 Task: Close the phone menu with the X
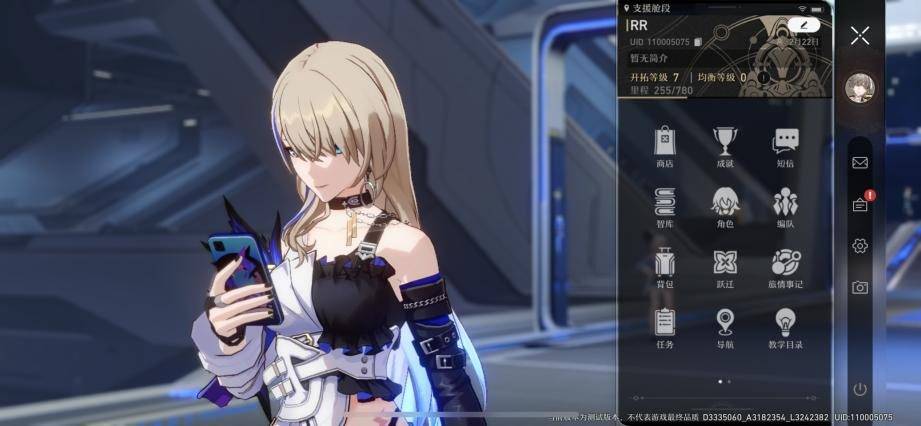[x=859, y=36]
